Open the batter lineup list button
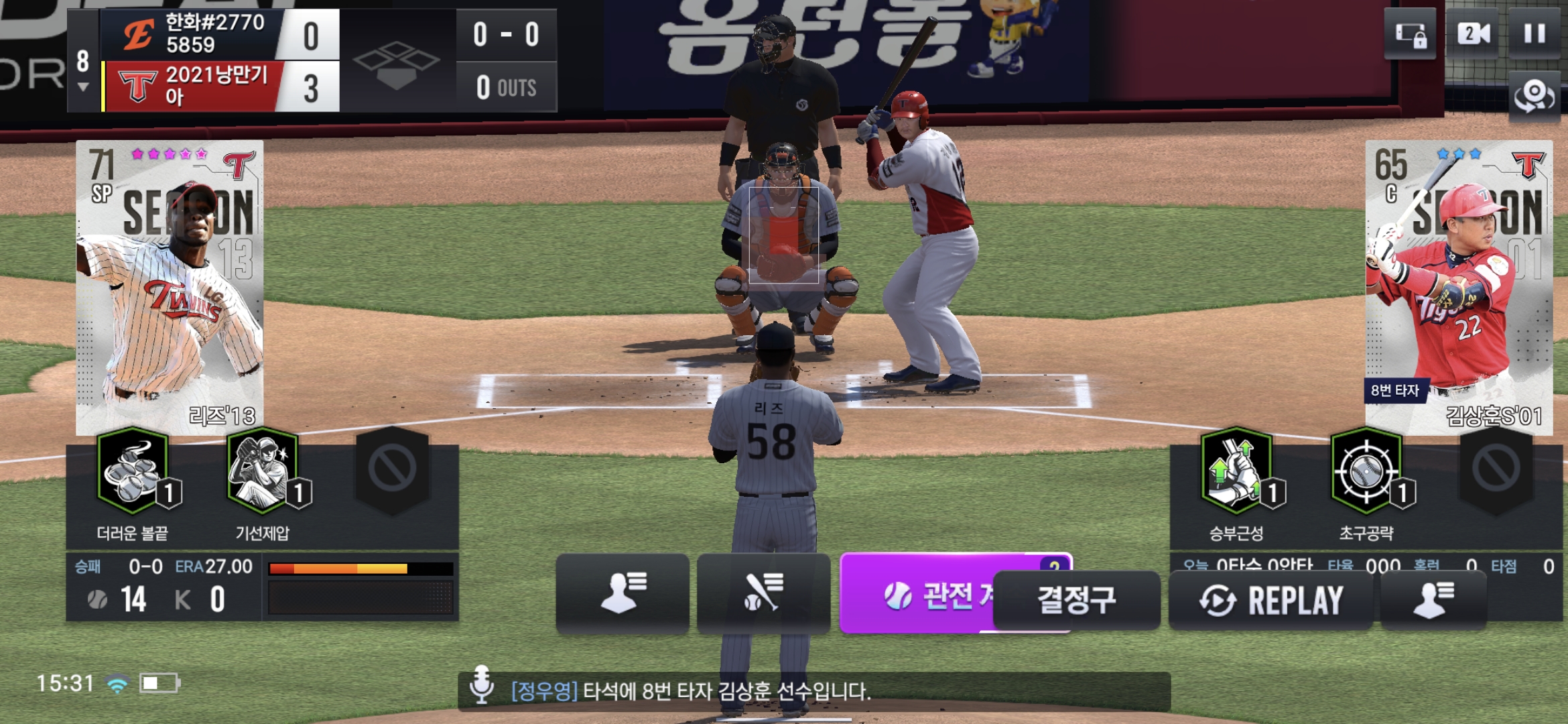This screenshot has height=724, width=1568. (763, 593)
